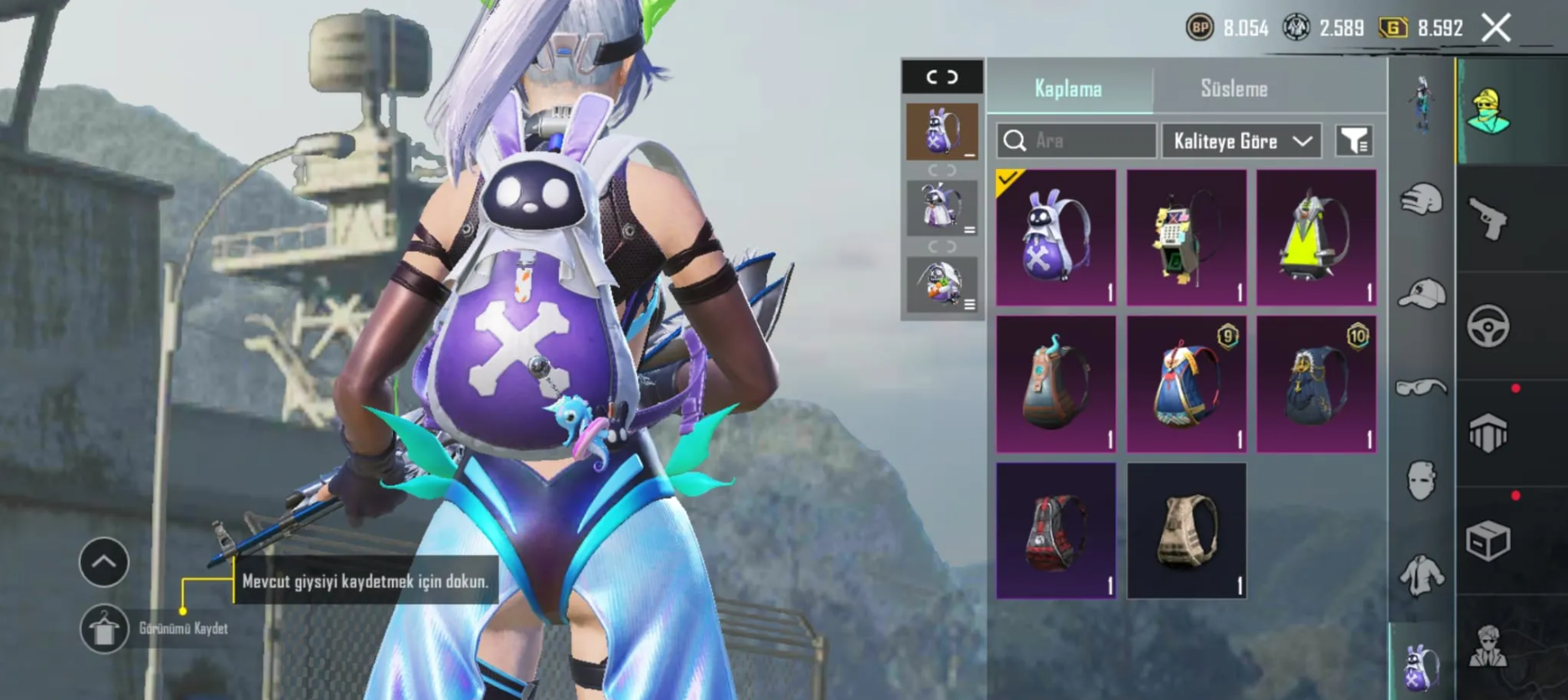Choose the arcade machine backpack skin
1568x700 pixels.
tap(1186, 238)
